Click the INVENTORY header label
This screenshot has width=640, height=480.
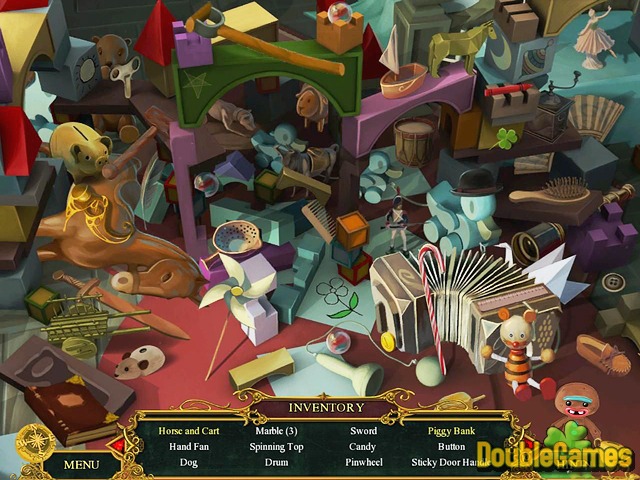click(x=326, y=407)
